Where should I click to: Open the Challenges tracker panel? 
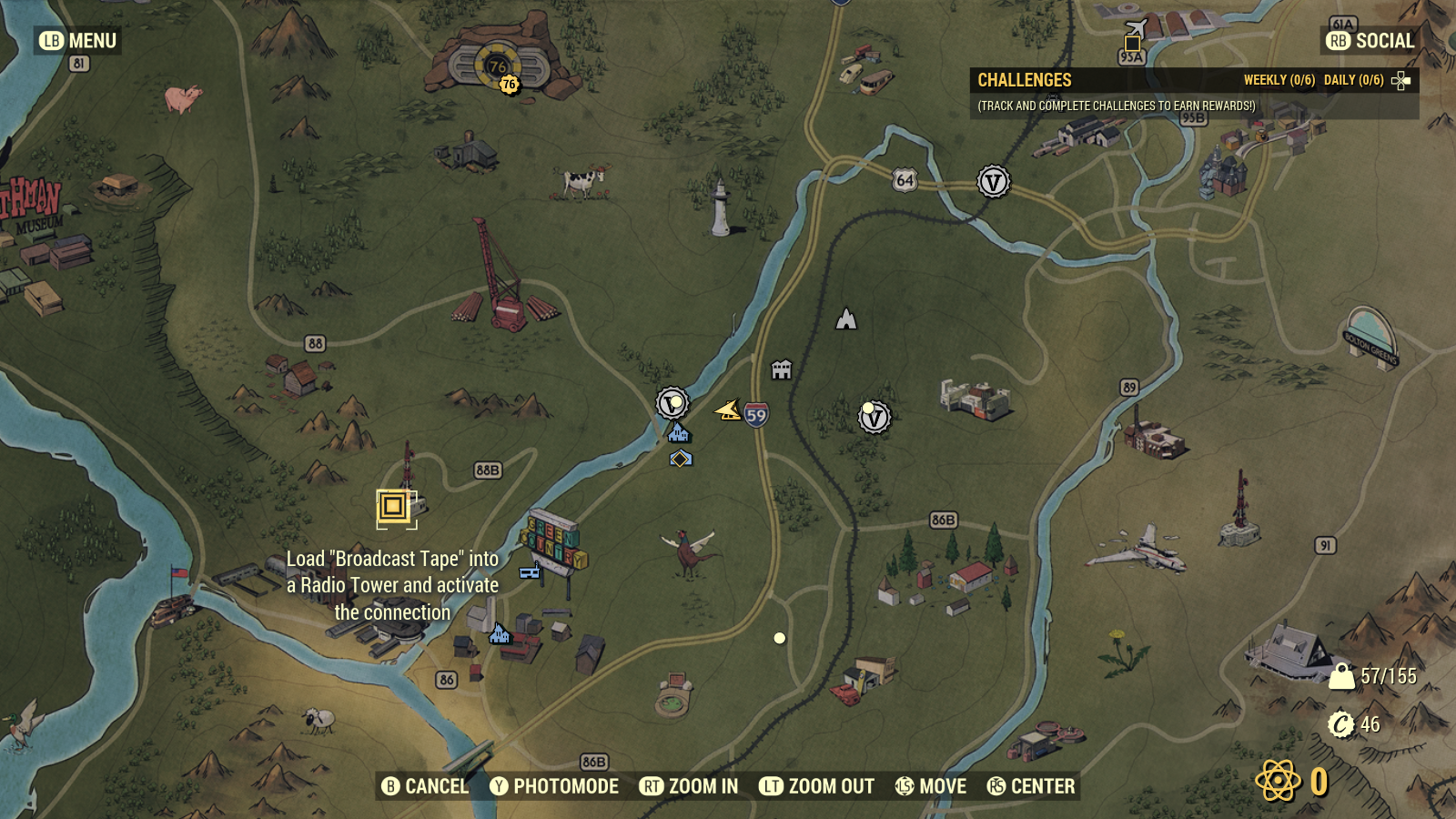[x=1024, y=79]
